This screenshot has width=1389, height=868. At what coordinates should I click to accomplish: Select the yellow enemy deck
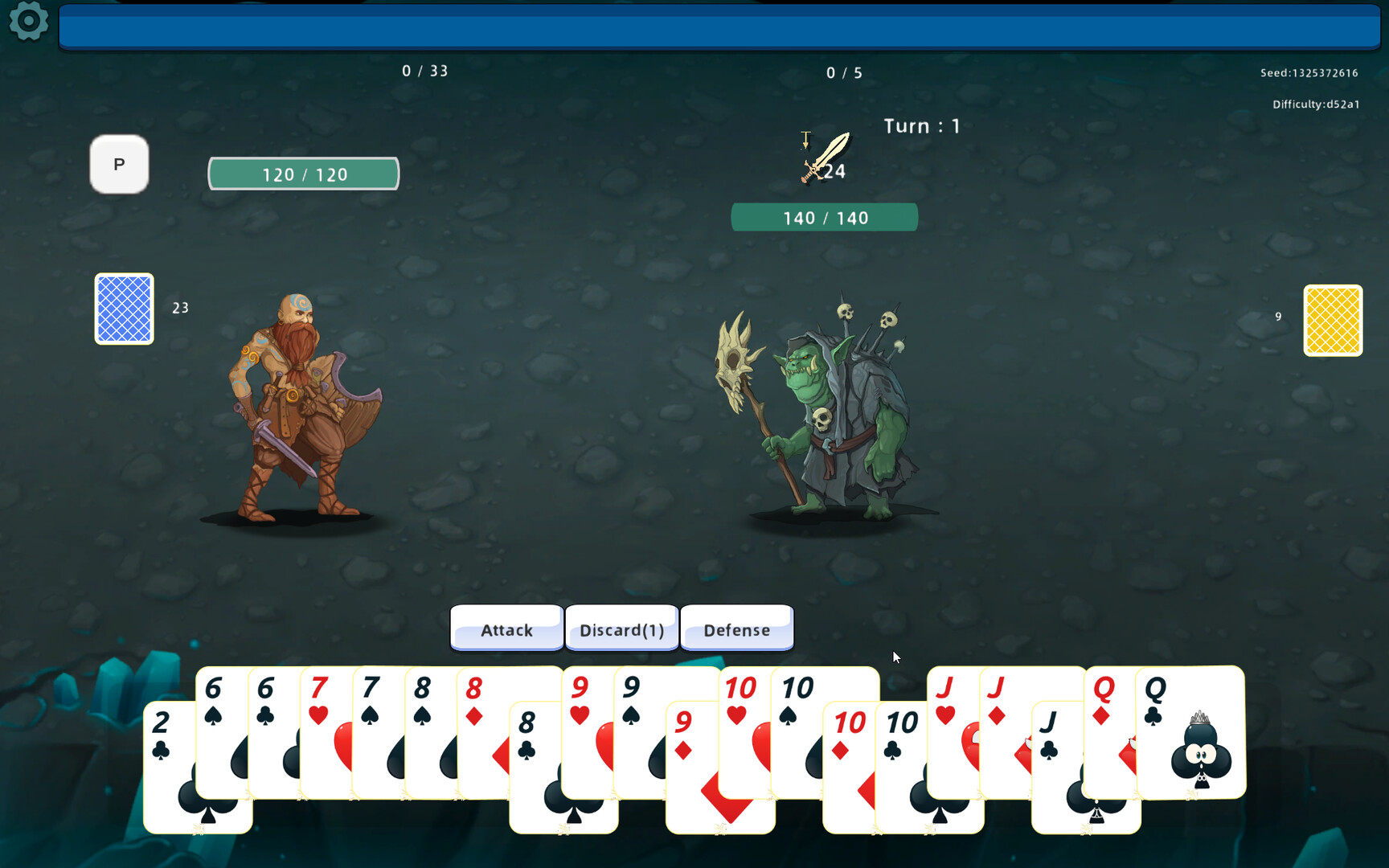click(1332, 320)
